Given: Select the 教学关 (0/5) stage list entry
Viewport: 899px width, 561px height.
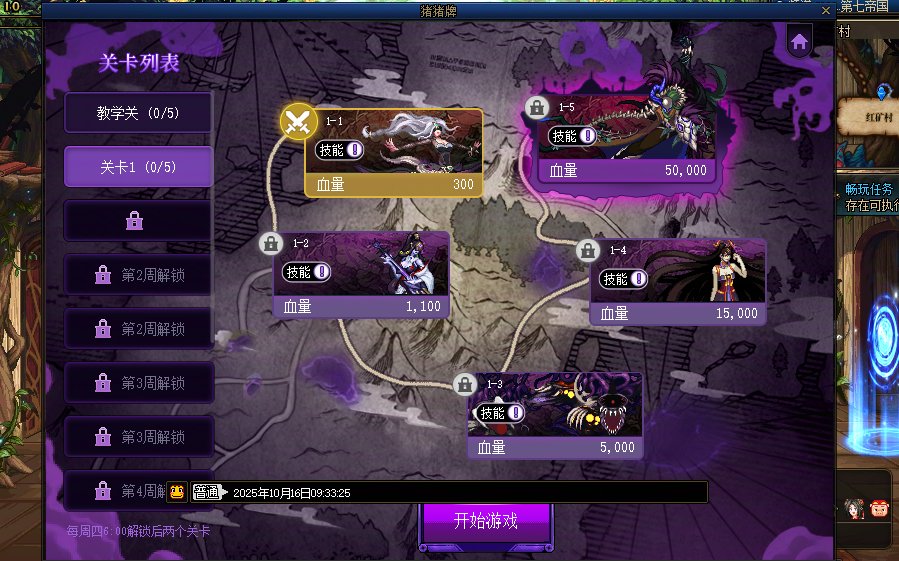Looking at the screenshot, I should 138,113.
